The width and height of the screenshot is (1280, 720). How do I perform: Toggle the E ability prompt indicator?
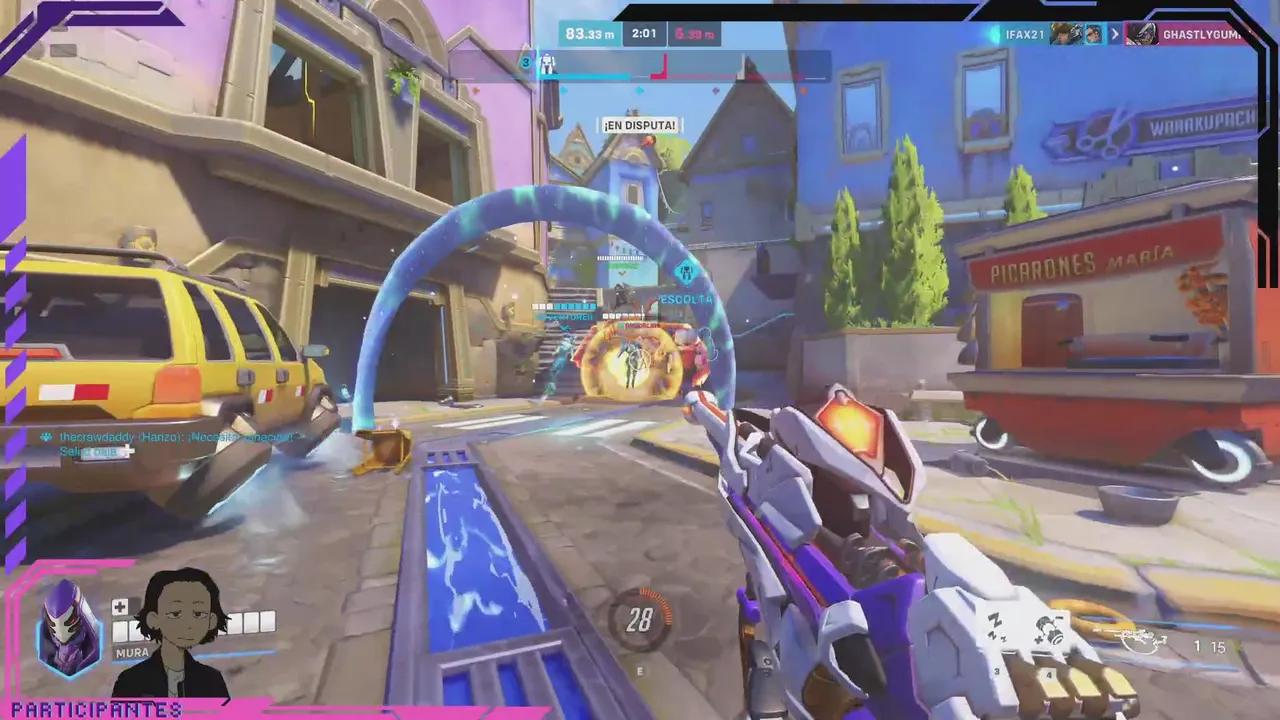(639, 671)
